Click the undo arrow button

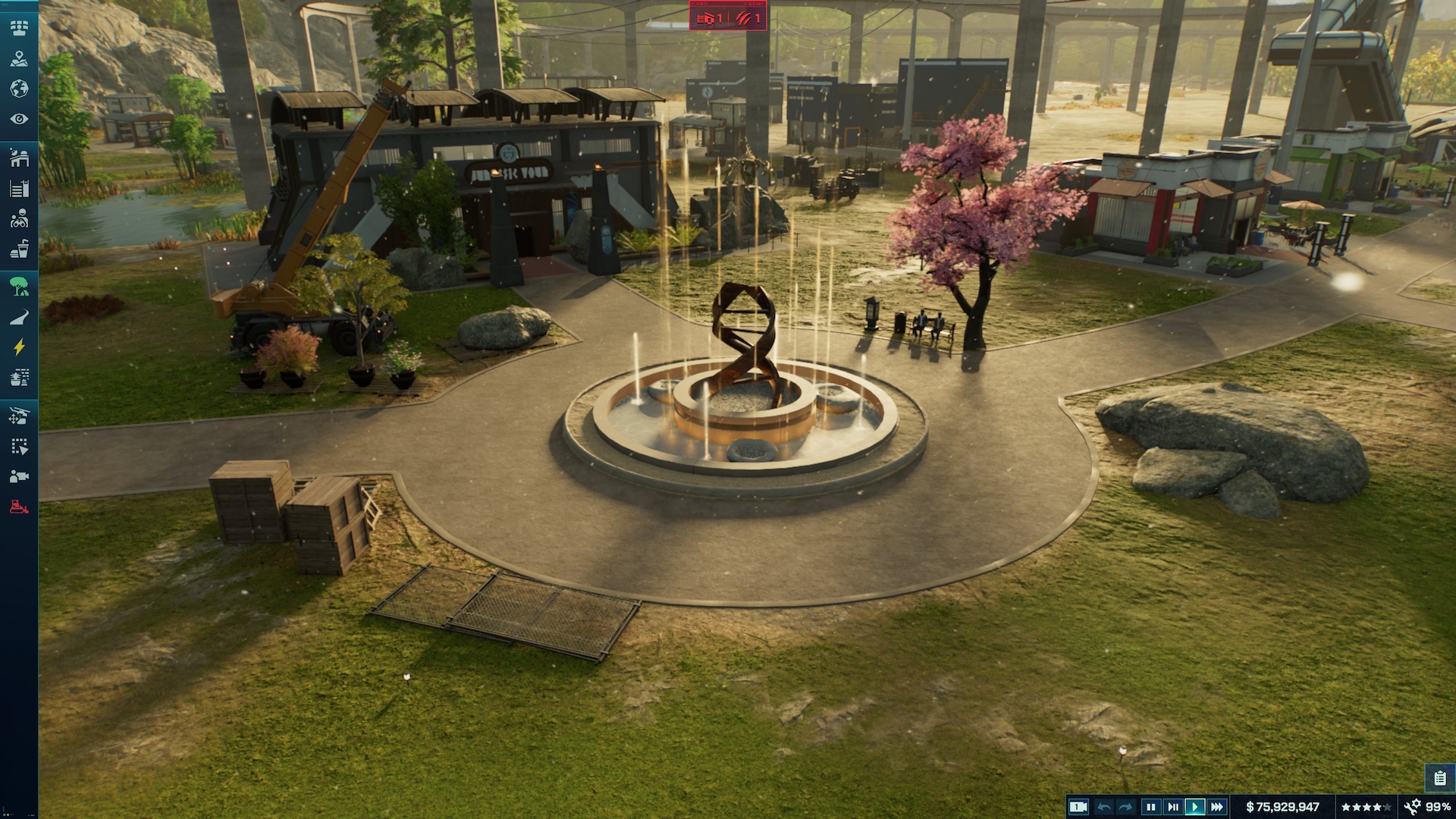[x=1105, y=806]
